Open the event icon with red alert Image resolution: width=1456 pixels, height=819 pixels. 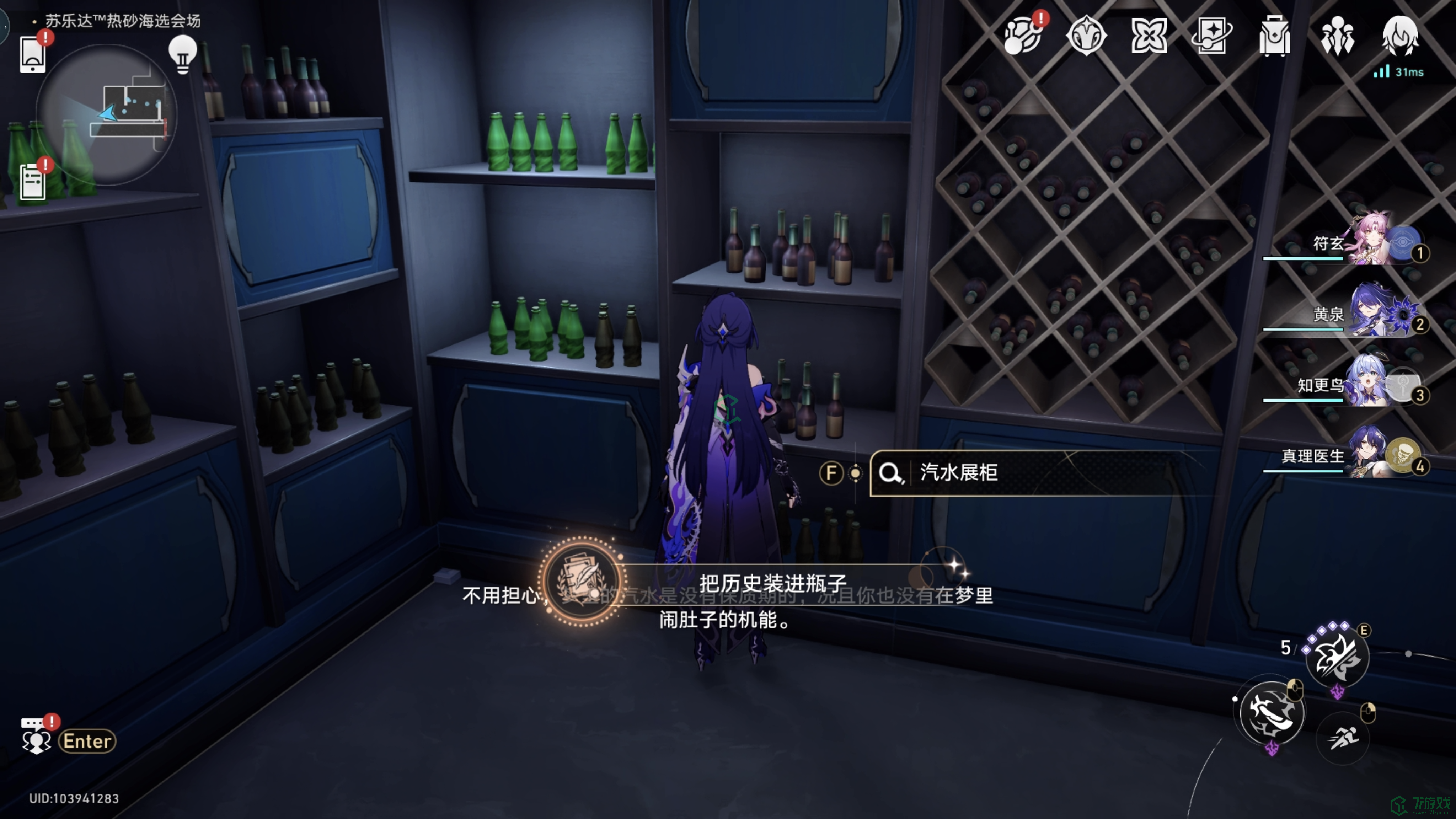(1022, 36)
